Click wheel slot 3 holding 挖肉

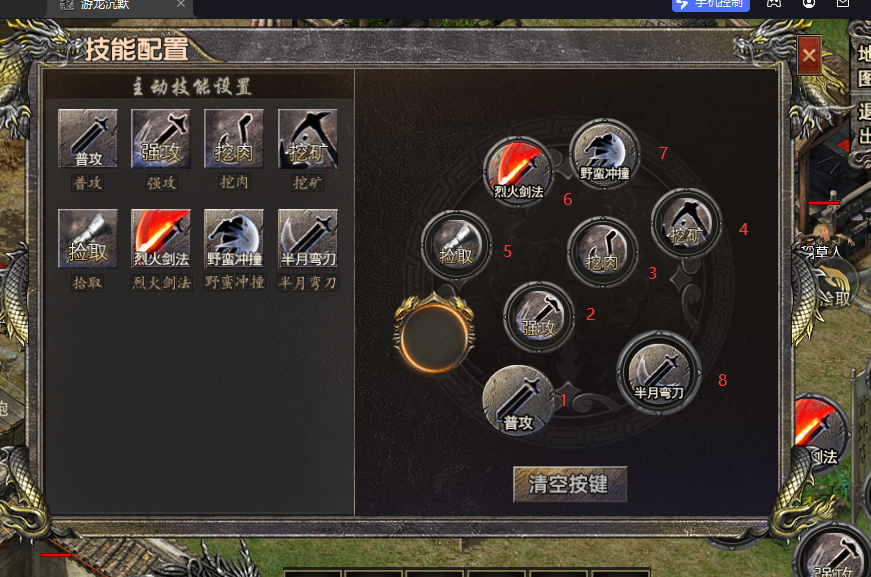click(602, 252)
